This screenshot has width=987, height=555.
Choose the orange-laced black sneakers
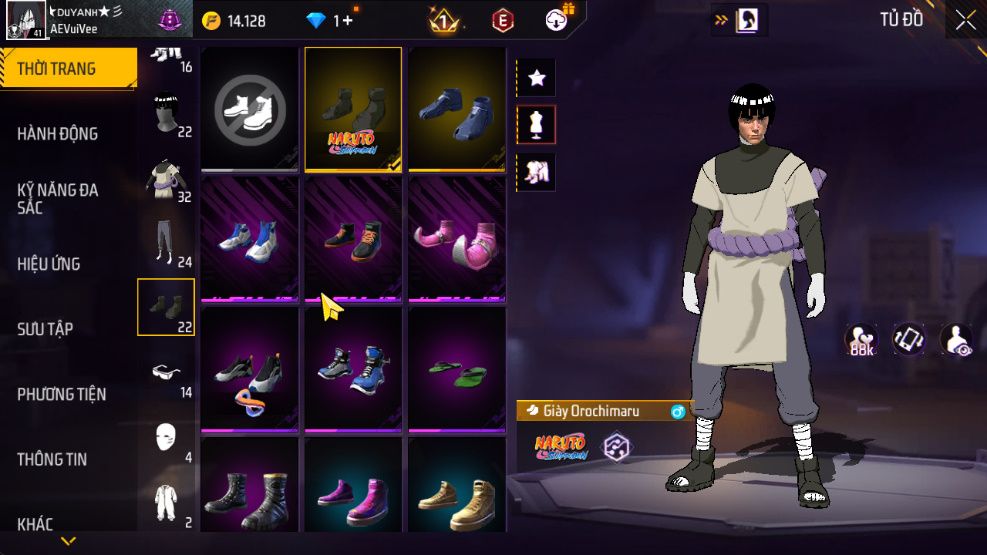(x=352, y=239)
